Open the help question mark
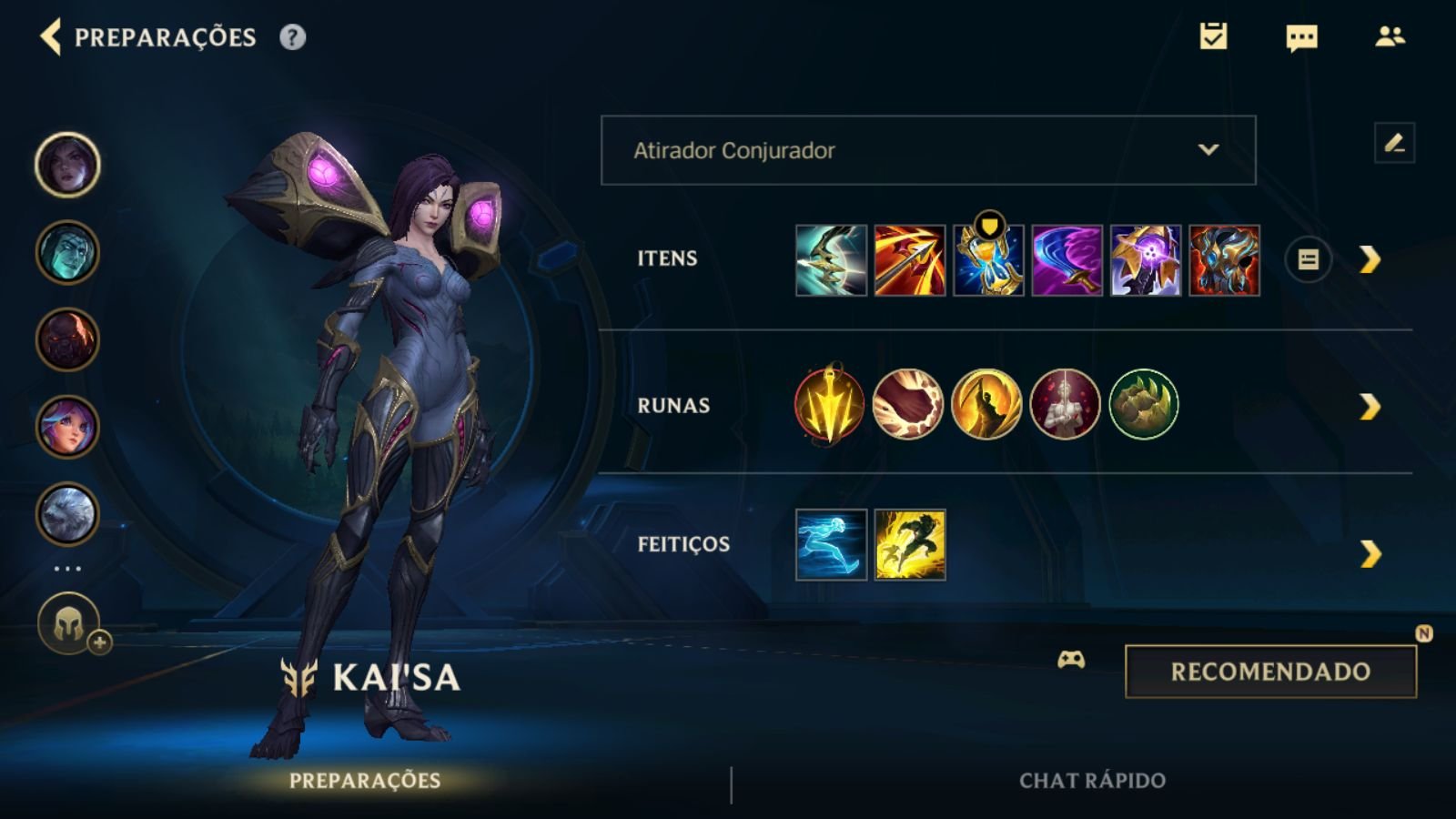The width and height of the screenshot is (1456, 819). pyautogui.click(x=292, y=37)
